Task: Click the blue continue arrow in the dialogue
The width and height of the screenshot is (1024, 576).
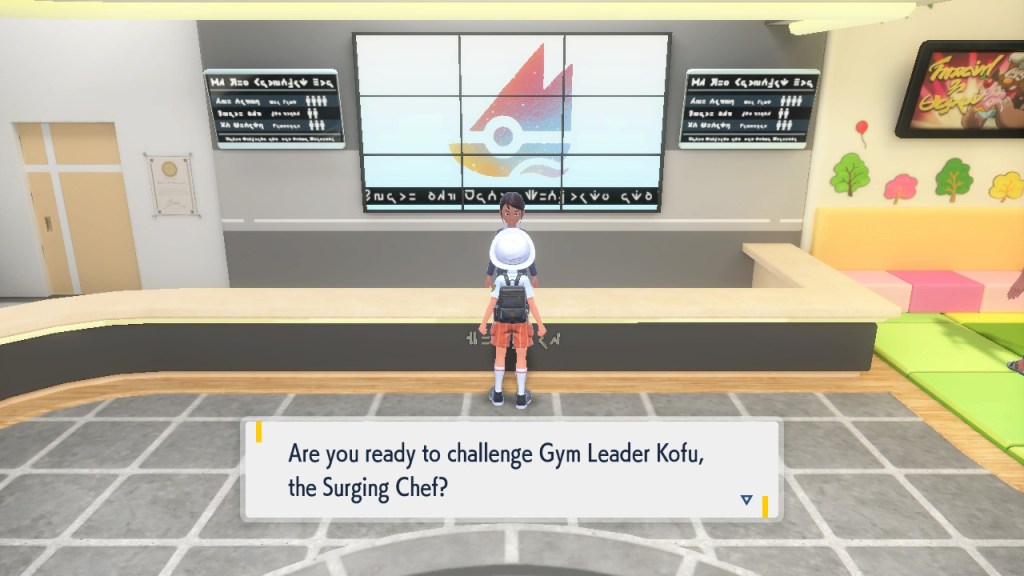Action: pos(745,499)
